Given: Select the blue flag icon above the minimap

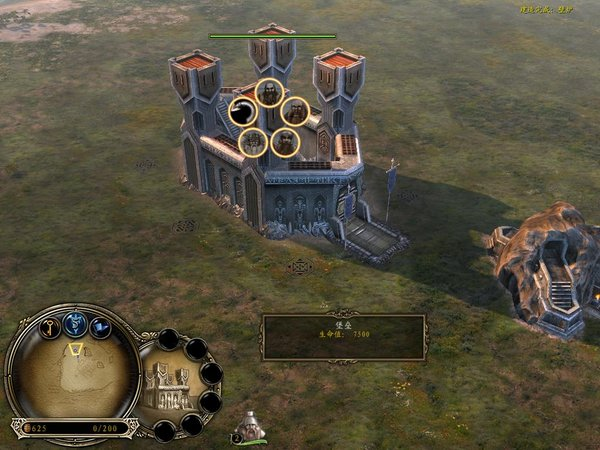Looking at the screenshot, I should (100, 327).
